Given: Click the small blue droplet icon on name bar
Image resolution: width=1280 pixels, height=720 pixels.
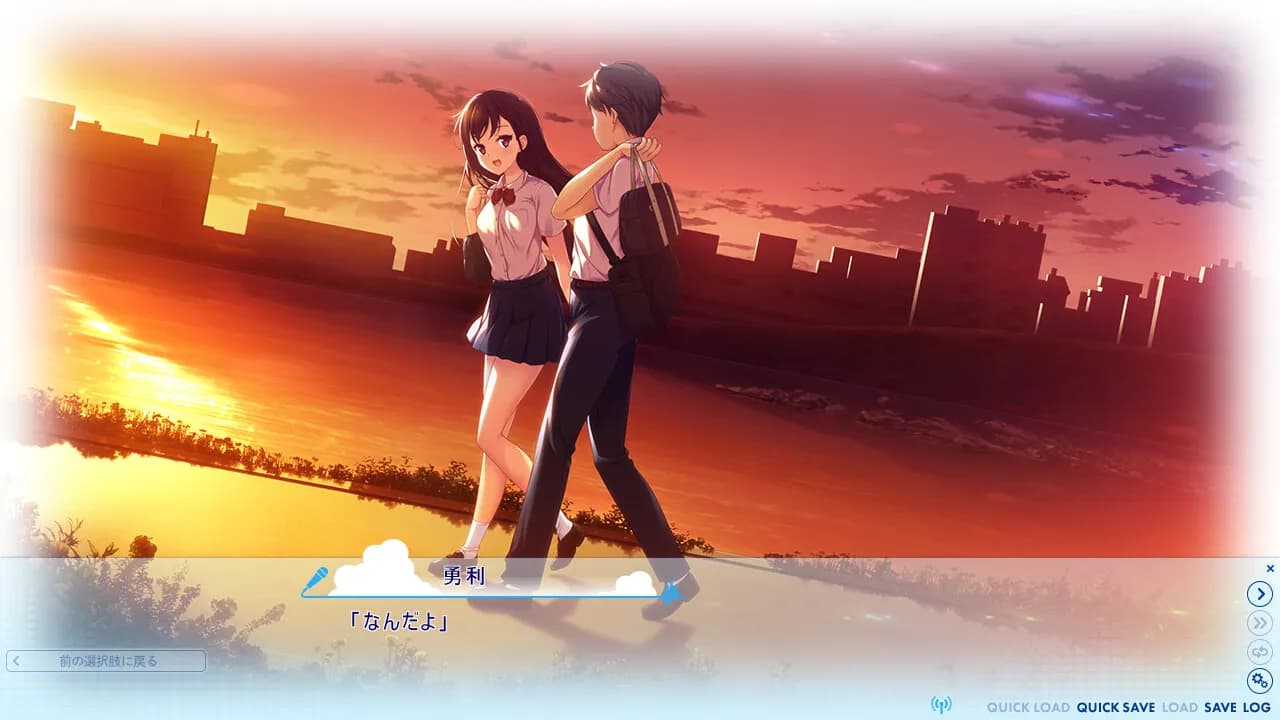Looking at the screenshot, I should pos(668,593).
